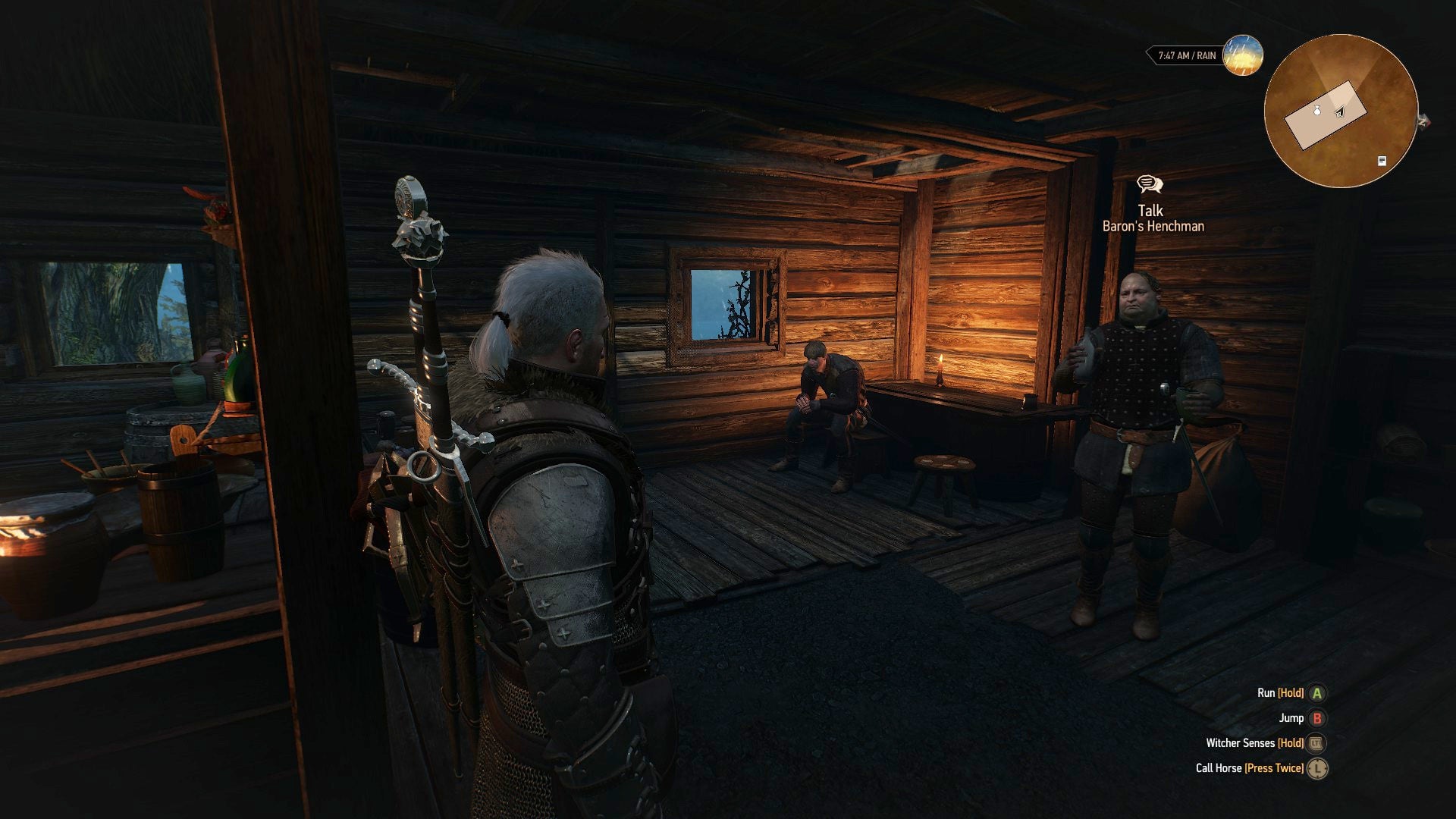Select the weather sun icon near the clock
Image resolution: width=1456 pixels, height=819 pixels.
click(x=1242, y=58)
